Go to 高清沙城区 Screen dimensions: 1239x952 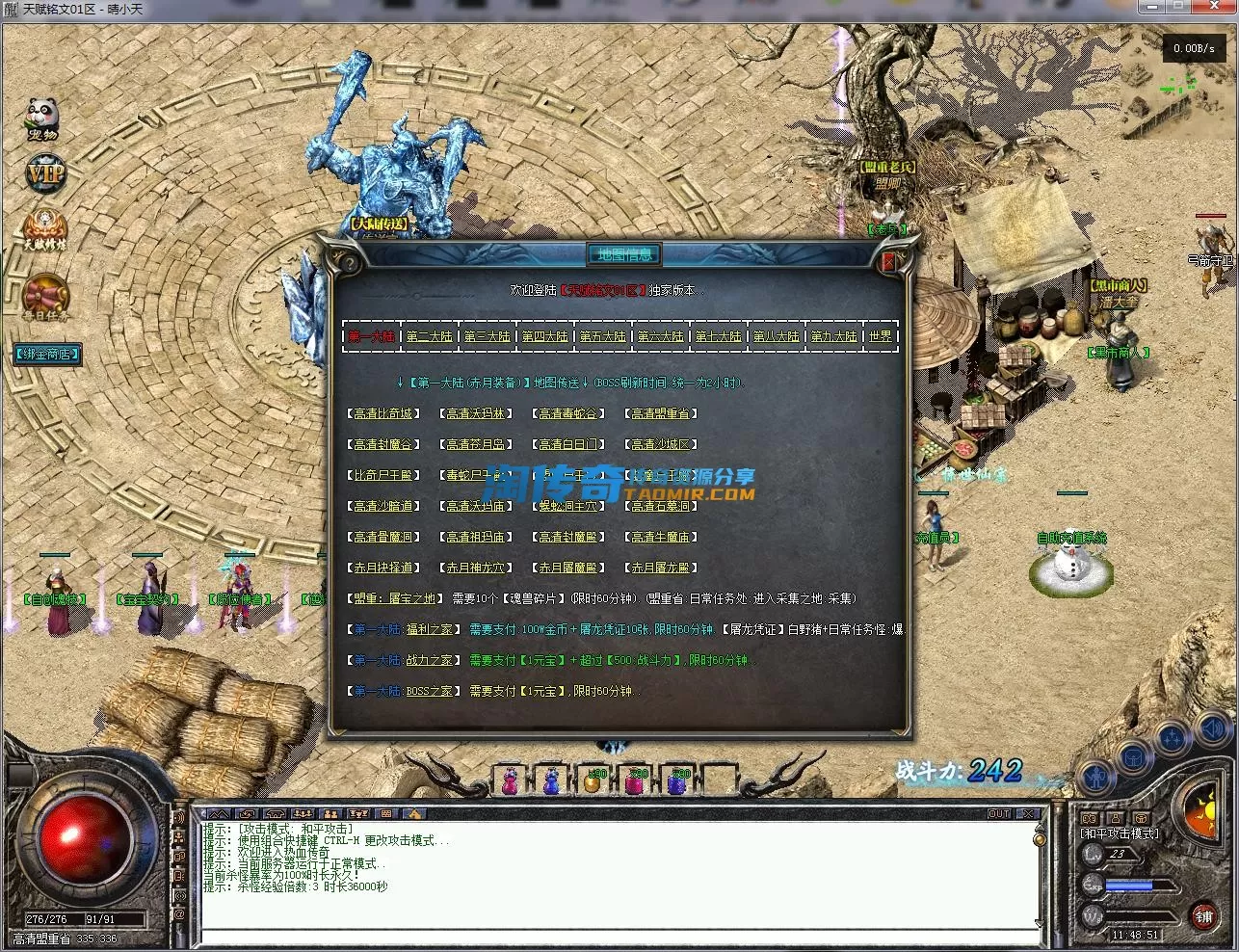click(x=661, y=444)
